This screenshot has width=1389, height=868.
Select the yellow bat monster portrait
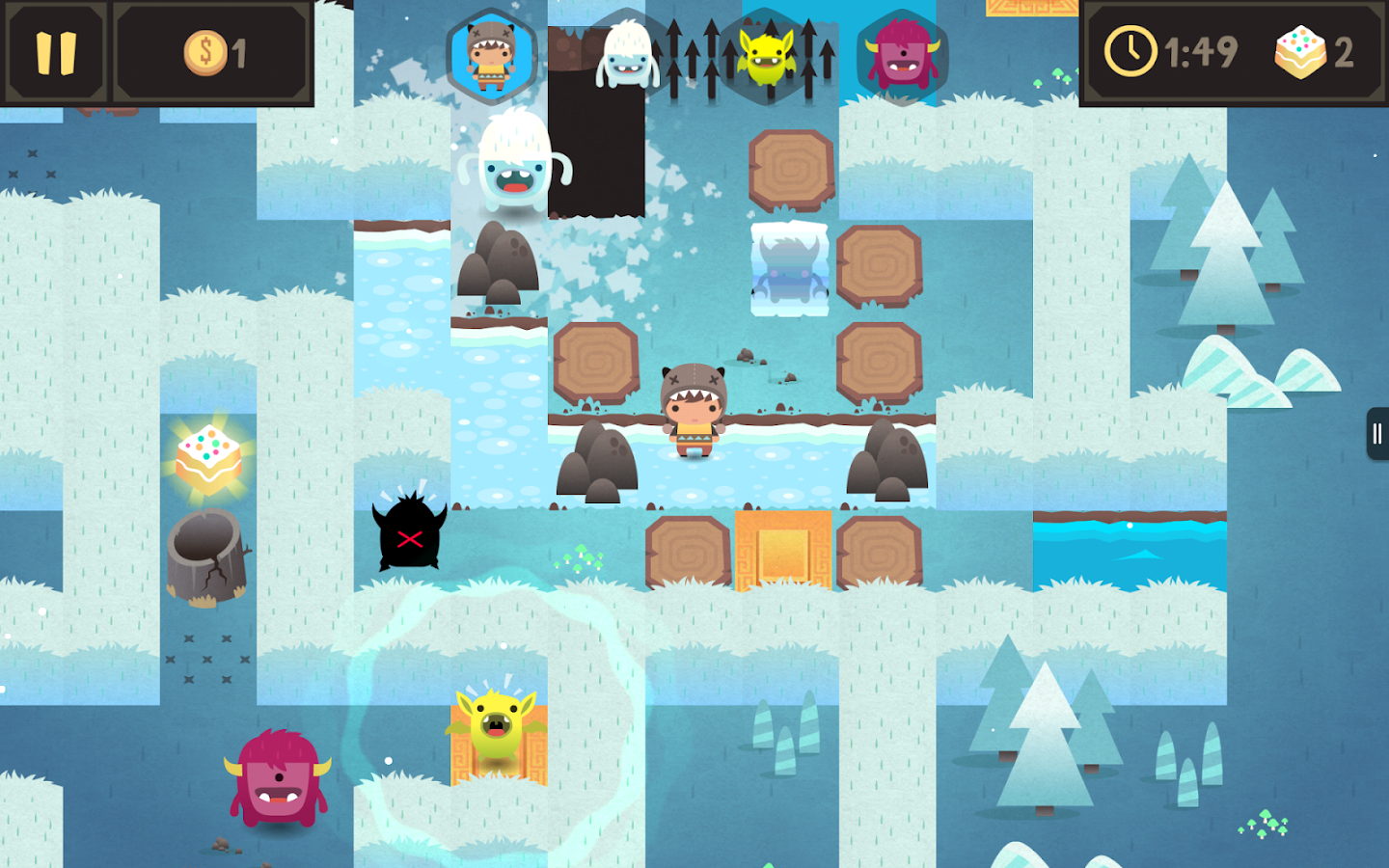point(767,53)
